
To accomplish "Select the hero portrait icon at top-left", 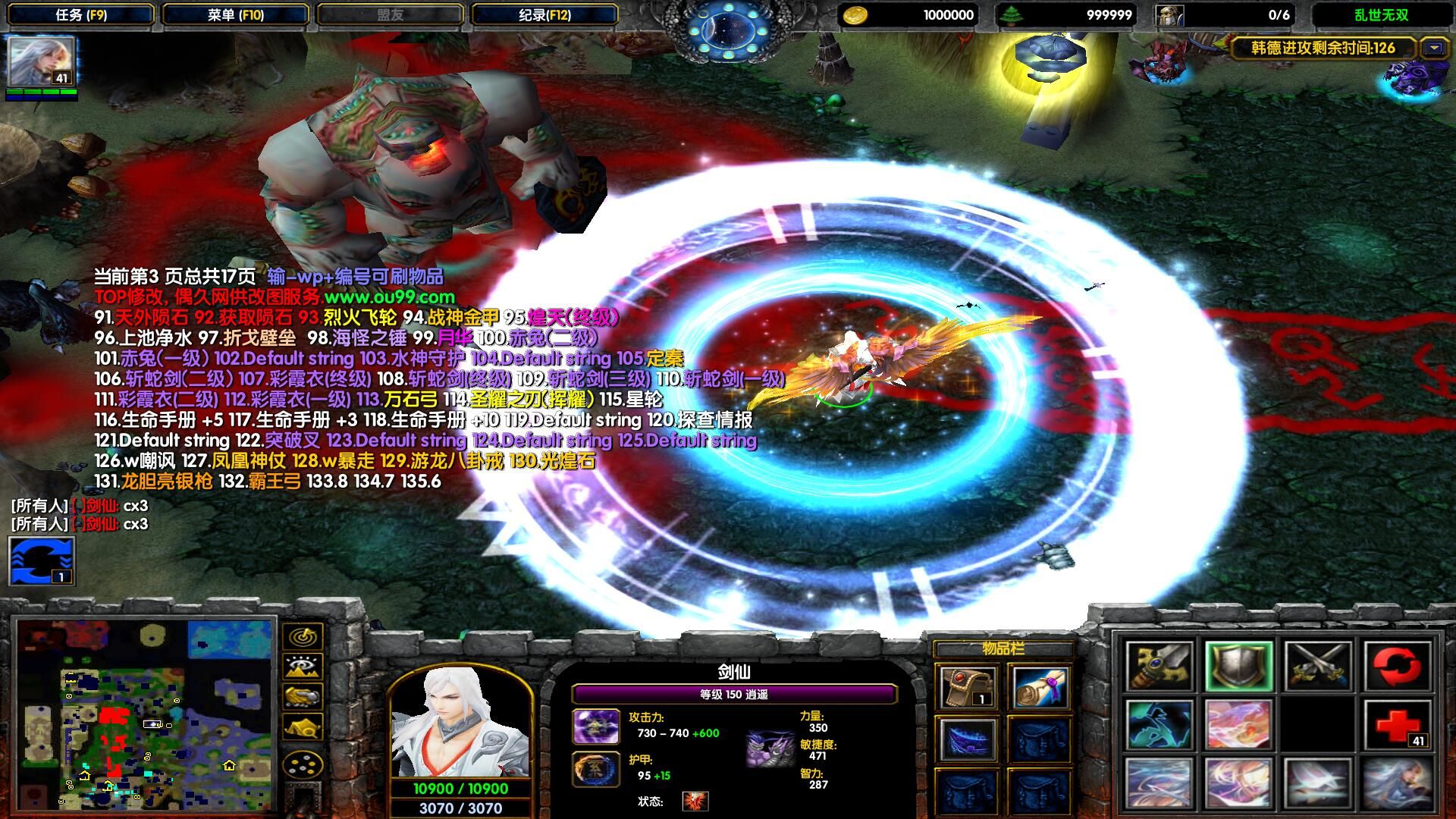I will coord(41,62).
